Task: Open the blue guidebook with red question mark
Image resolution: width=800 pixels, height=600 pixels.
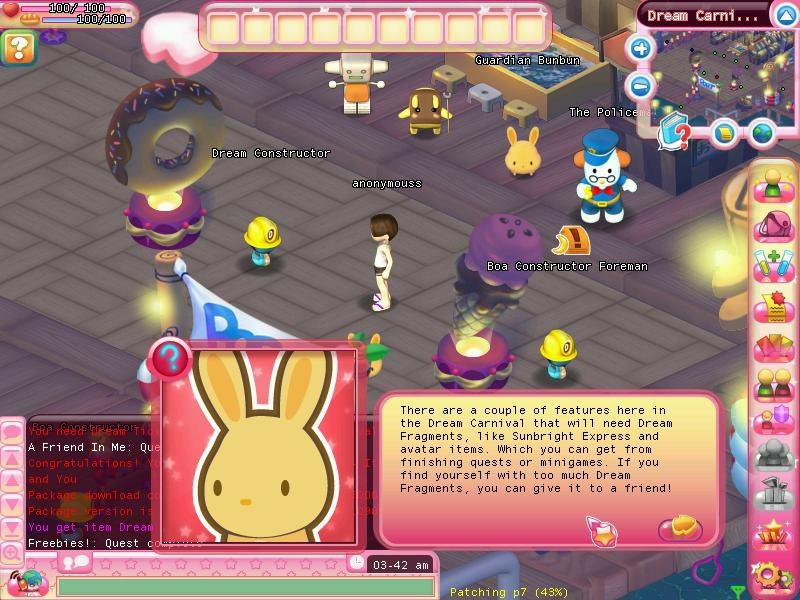Action: pyautogui.click(x=676, y=131)
